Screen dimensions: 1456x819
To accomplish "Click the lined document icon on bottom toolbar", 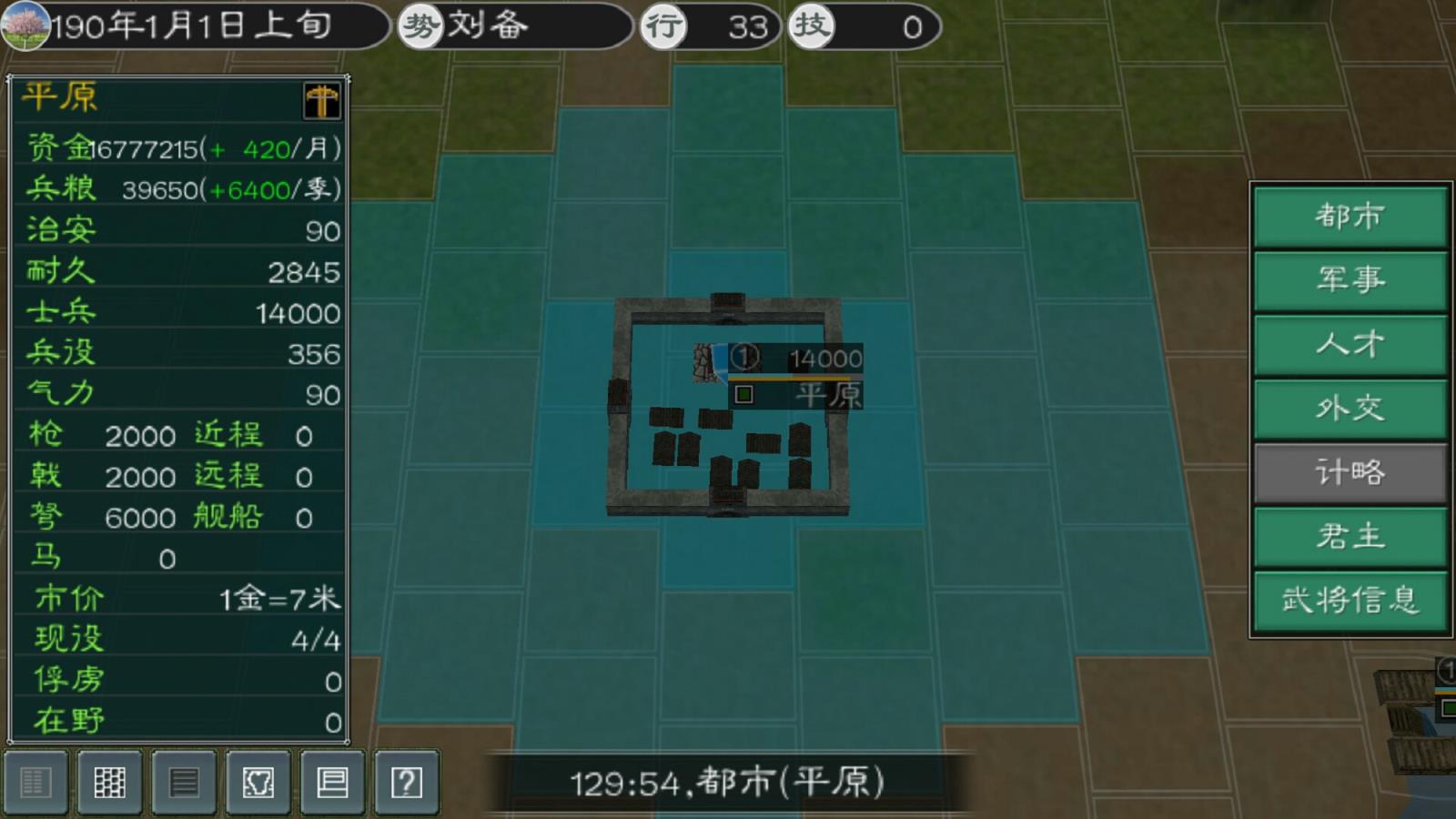I will [182, 781].
